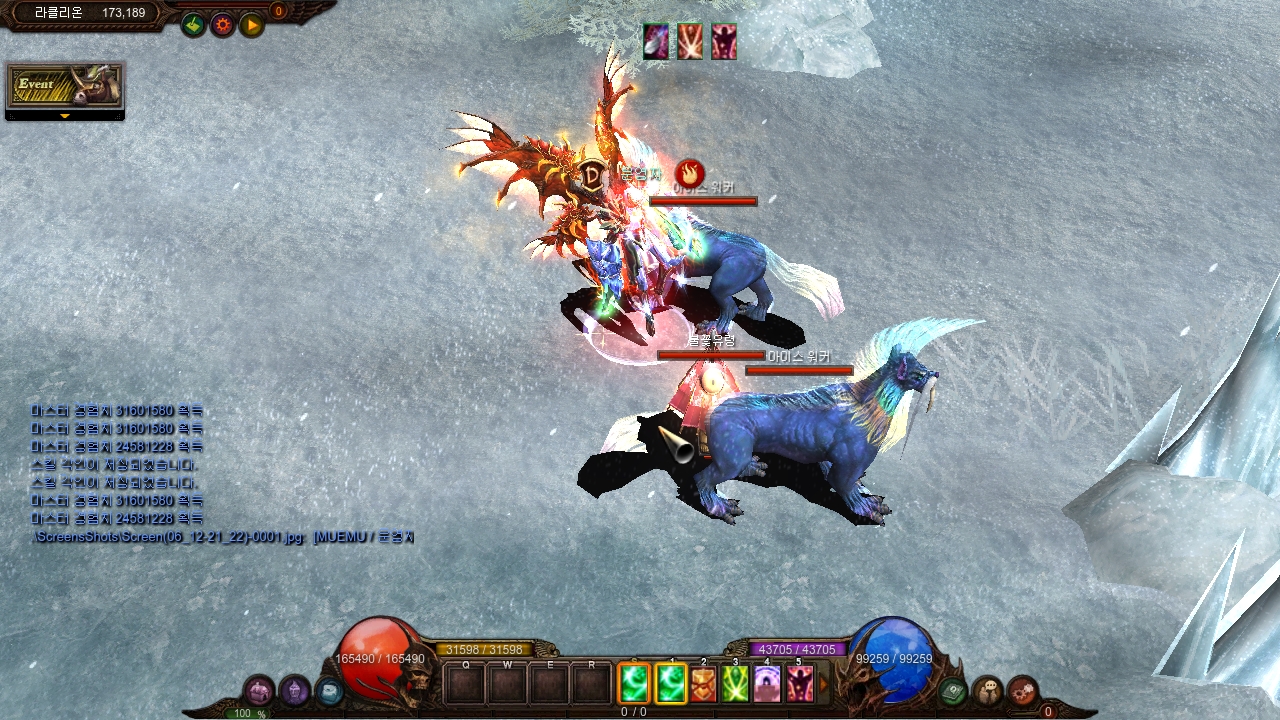The width and height of the screenshot is (1280, 720).
Task: Use the orange mask skill in slot 2
Action: [x=704, y=684]
